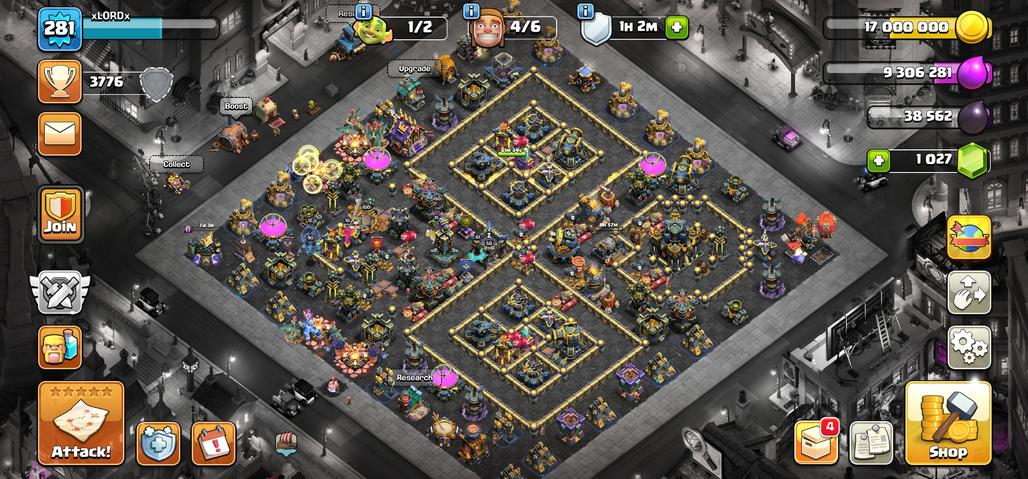This screenshot has width=1028, height=479.
Task: Open the clipboard notes icon
Action: click(x=870, y=442)
